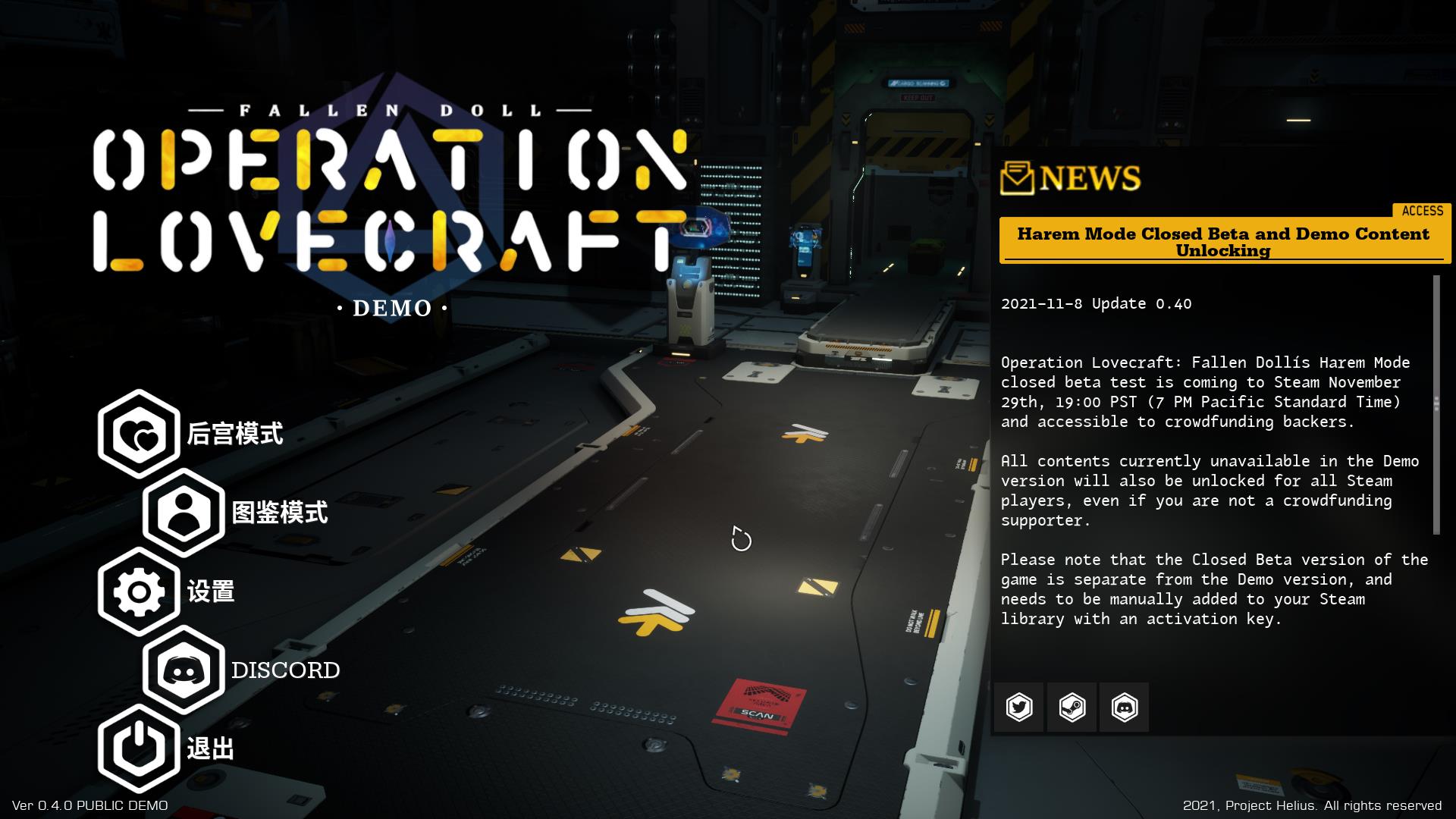Click the 2021-11-8 Update 0.40 date line
1456x819 pixels.
[x=1097, y=303]
